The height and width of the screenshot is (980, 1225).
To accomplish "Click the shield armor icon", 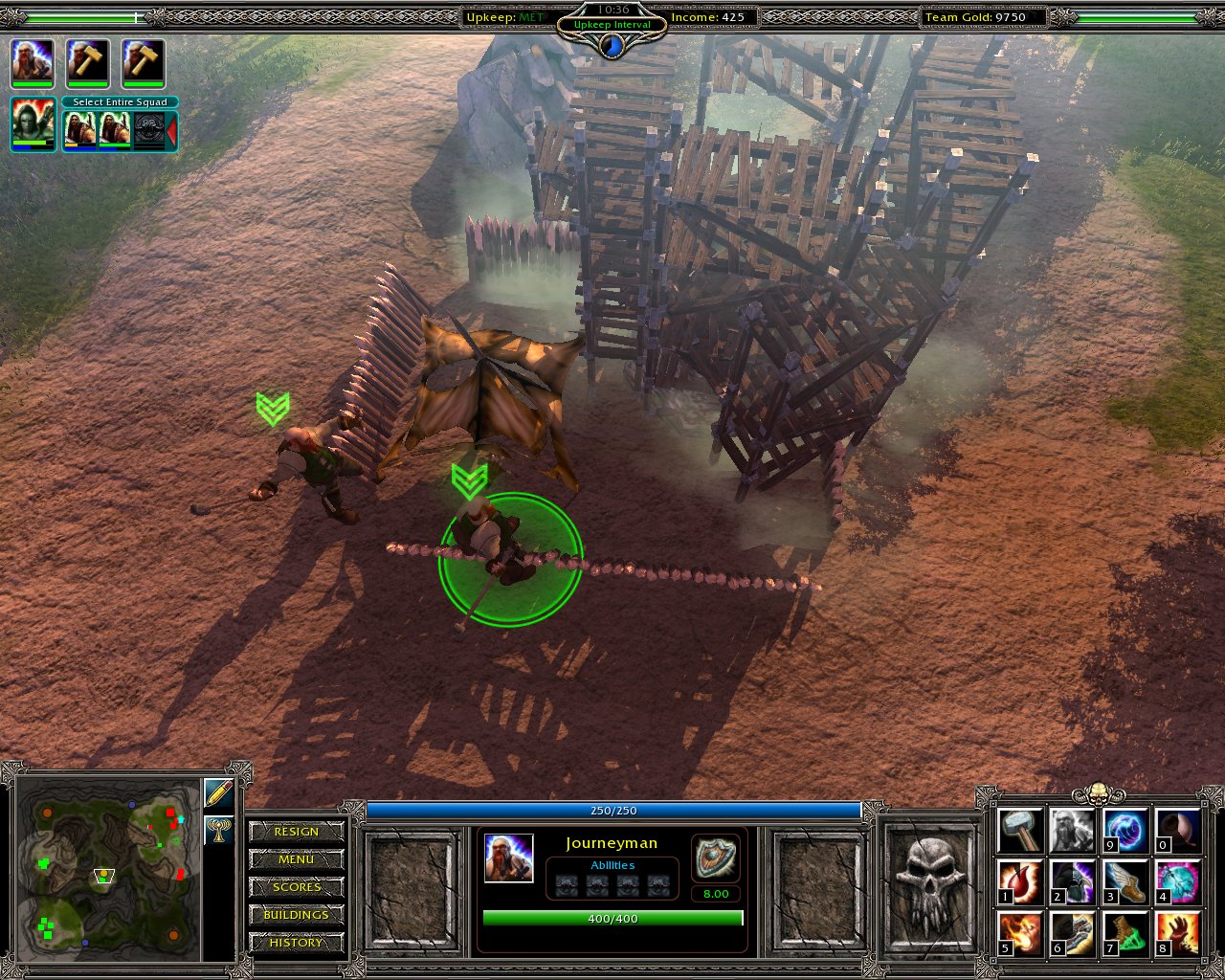I will [x=715, y=857].
